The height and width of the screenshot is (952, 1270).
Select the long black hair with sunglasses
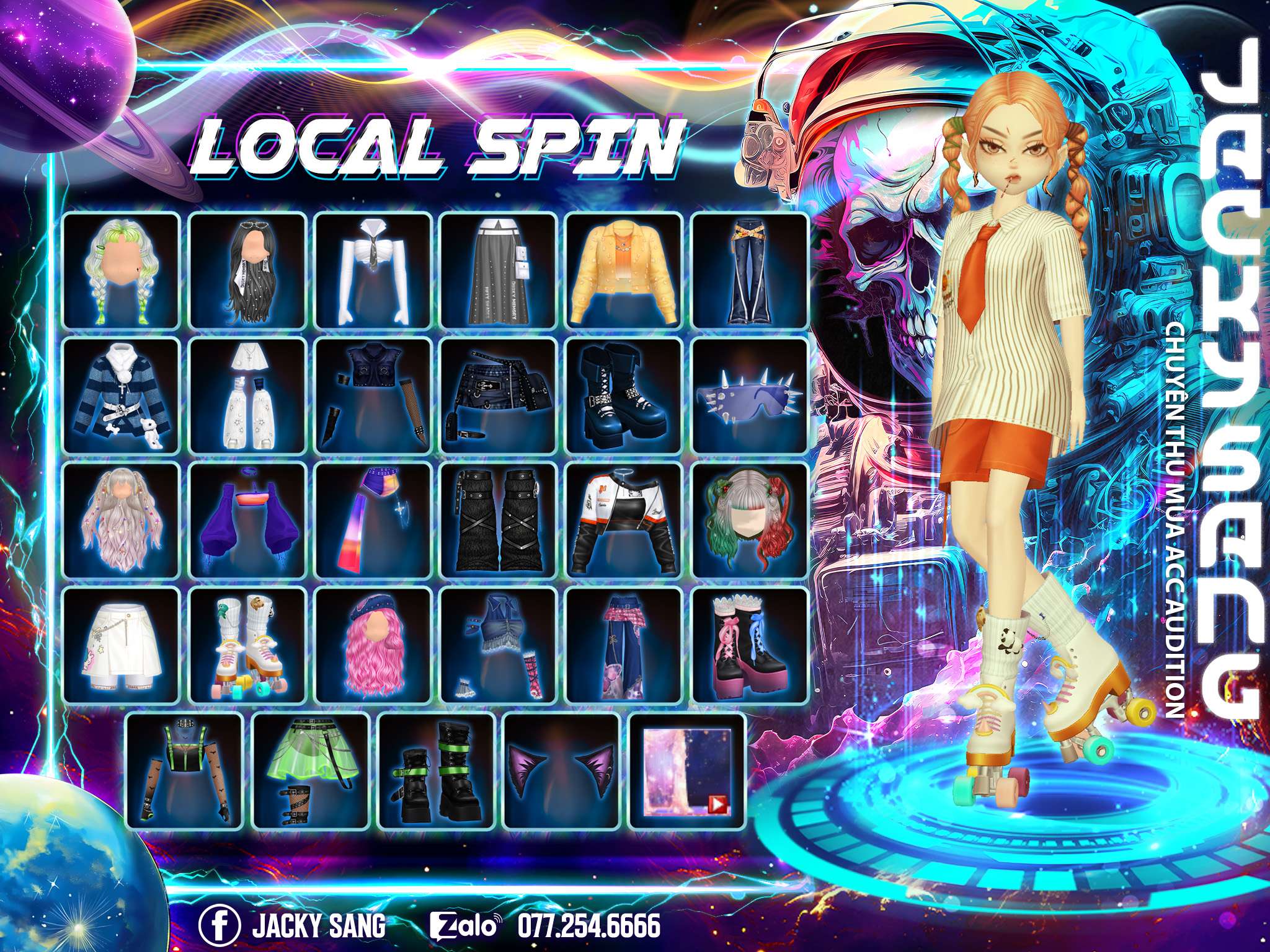pos(247,271)
